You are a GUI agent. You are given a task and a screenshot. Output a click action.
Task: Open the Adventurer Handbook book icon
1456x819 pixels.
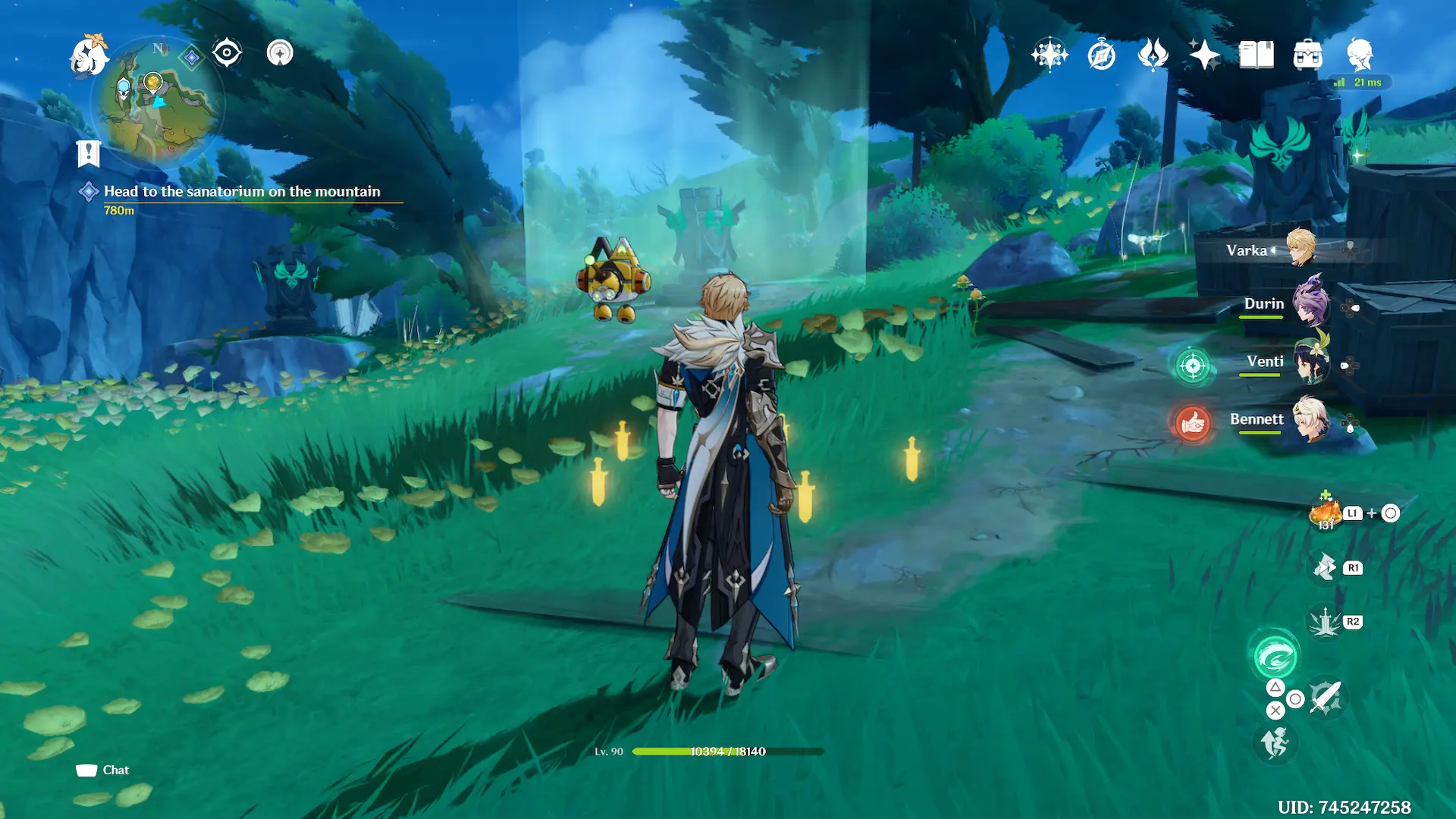pyautogui.click(x=1256, y=55)
